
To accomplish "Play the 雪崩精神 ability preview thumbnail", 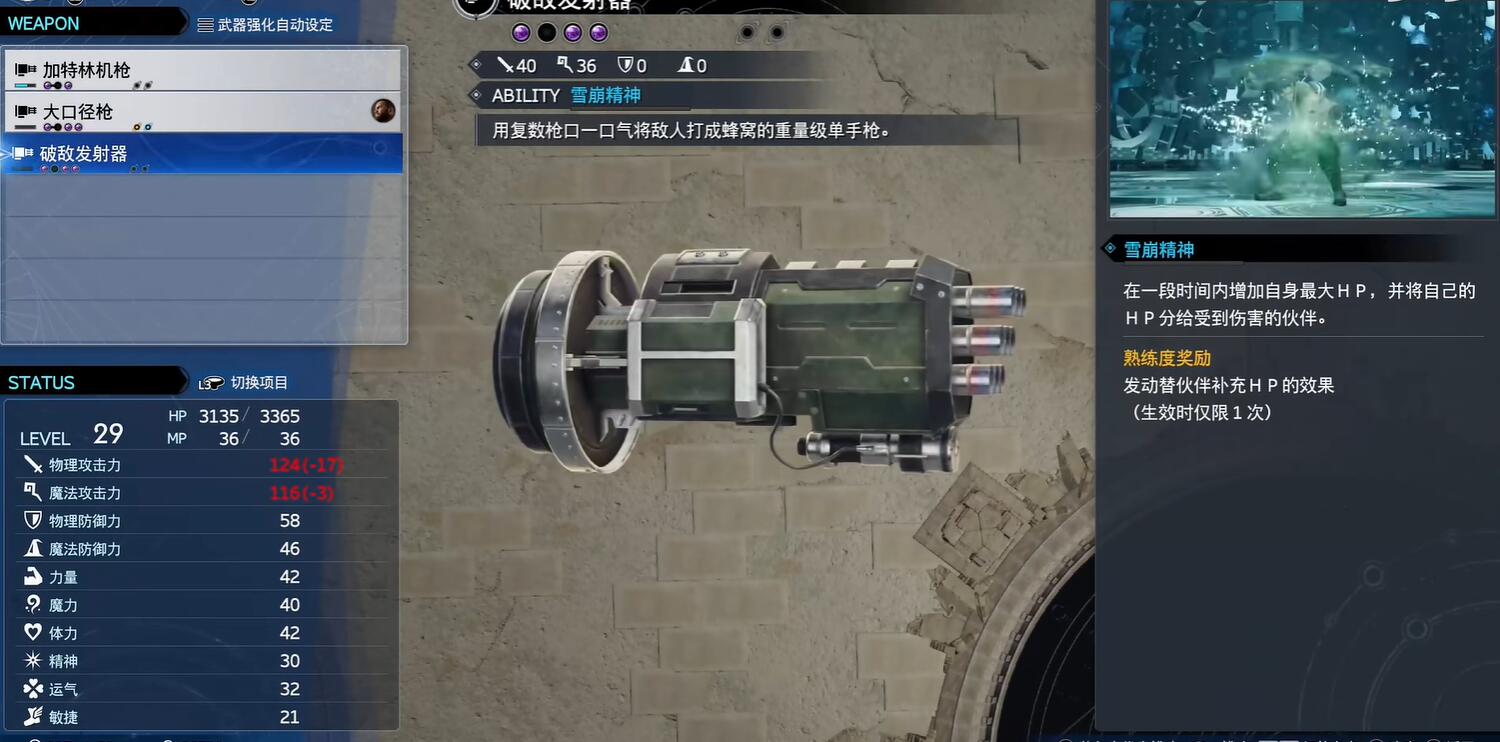I will click(1302, 108).
